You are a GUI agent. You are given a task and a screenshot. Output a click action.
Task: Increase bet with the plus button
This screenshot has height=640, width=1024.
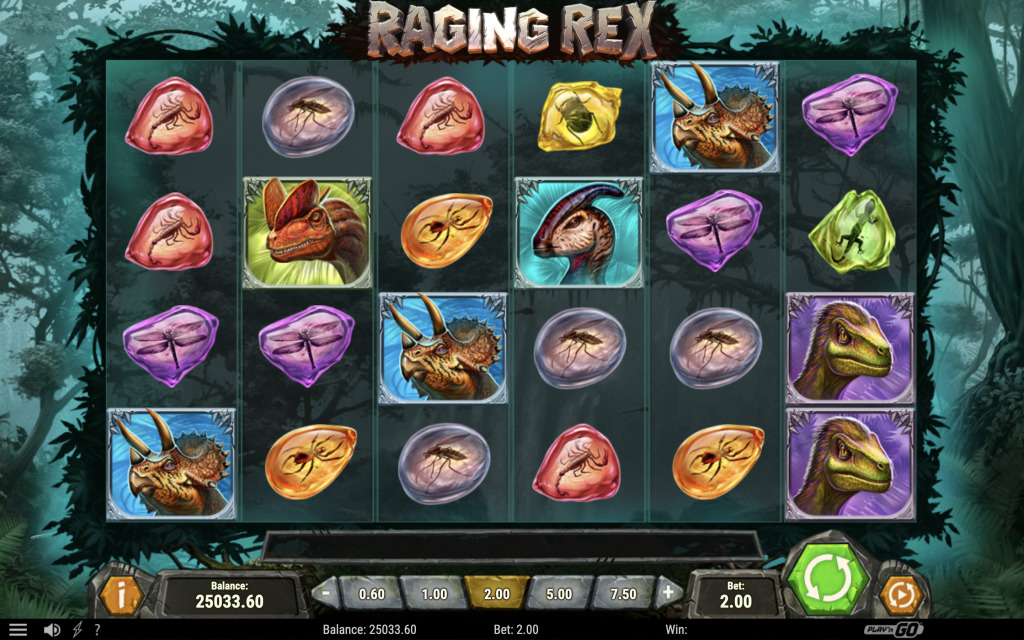point(669,592)
